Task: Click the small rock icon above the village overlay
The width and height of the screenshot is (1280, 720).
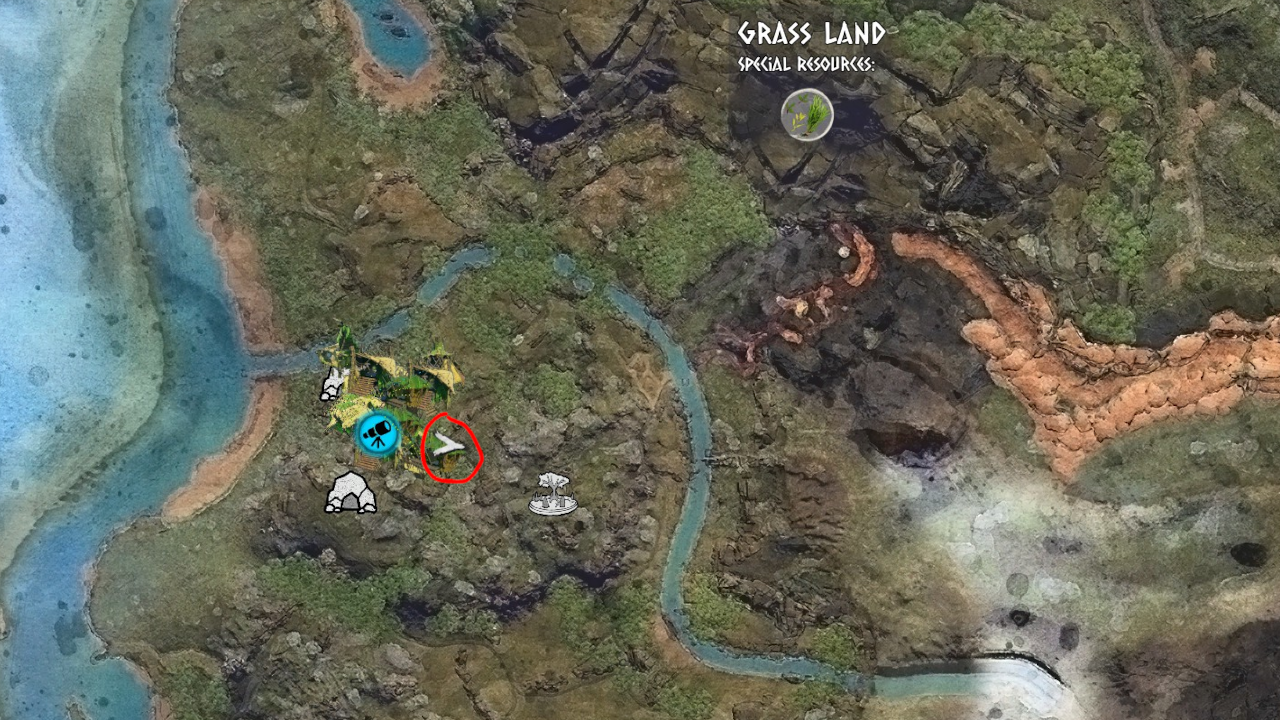Action: click(x=331, y=387)
